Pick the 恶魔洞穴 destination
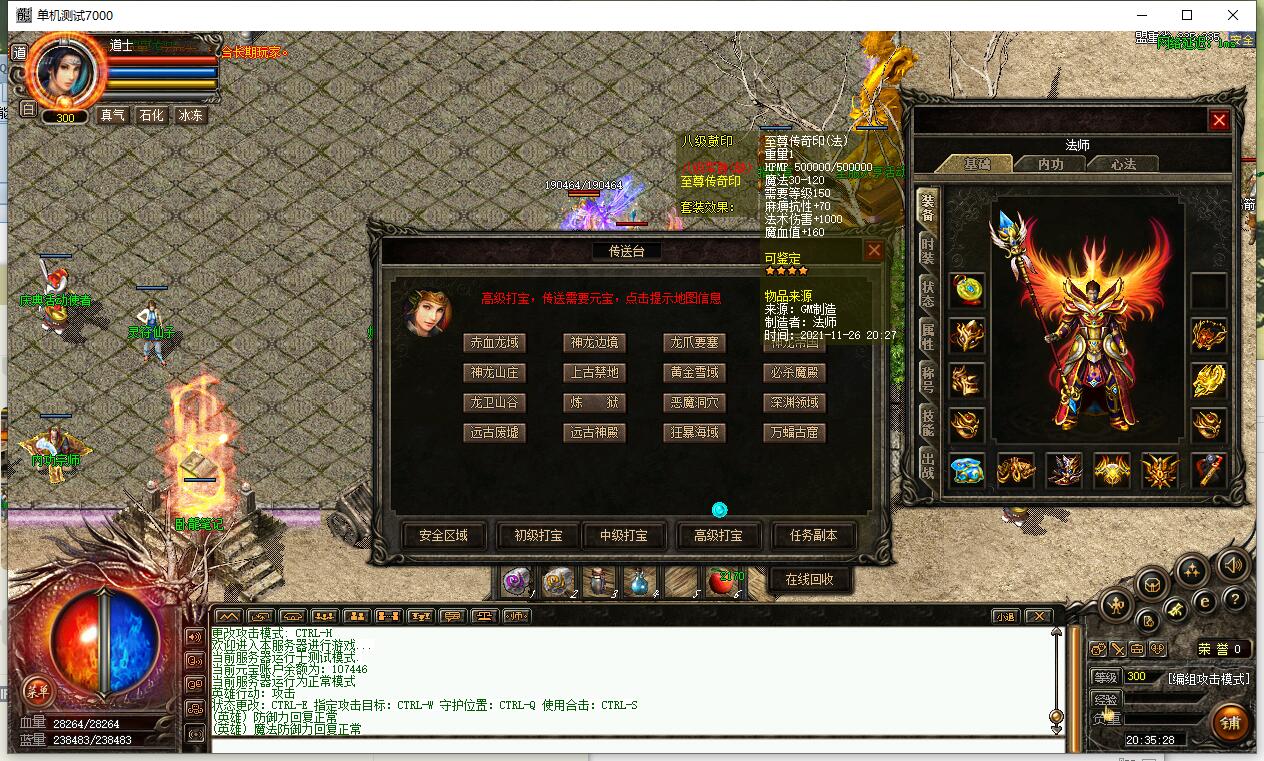The image size is (1264, 761). pyautogui.click(x=694, y=402)
